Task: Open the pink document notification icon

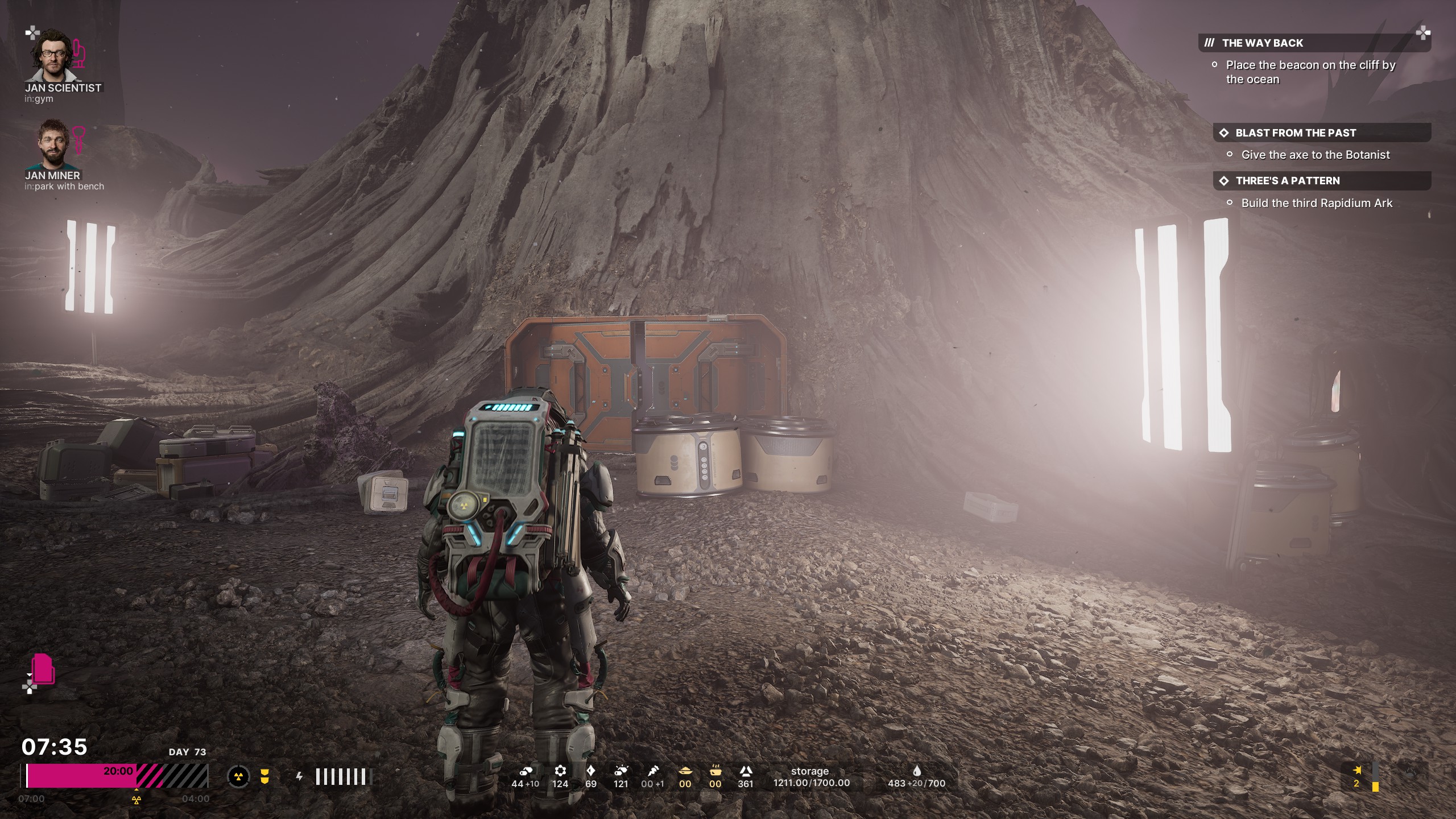Action: pyautogui.click(x=43, y=669)
